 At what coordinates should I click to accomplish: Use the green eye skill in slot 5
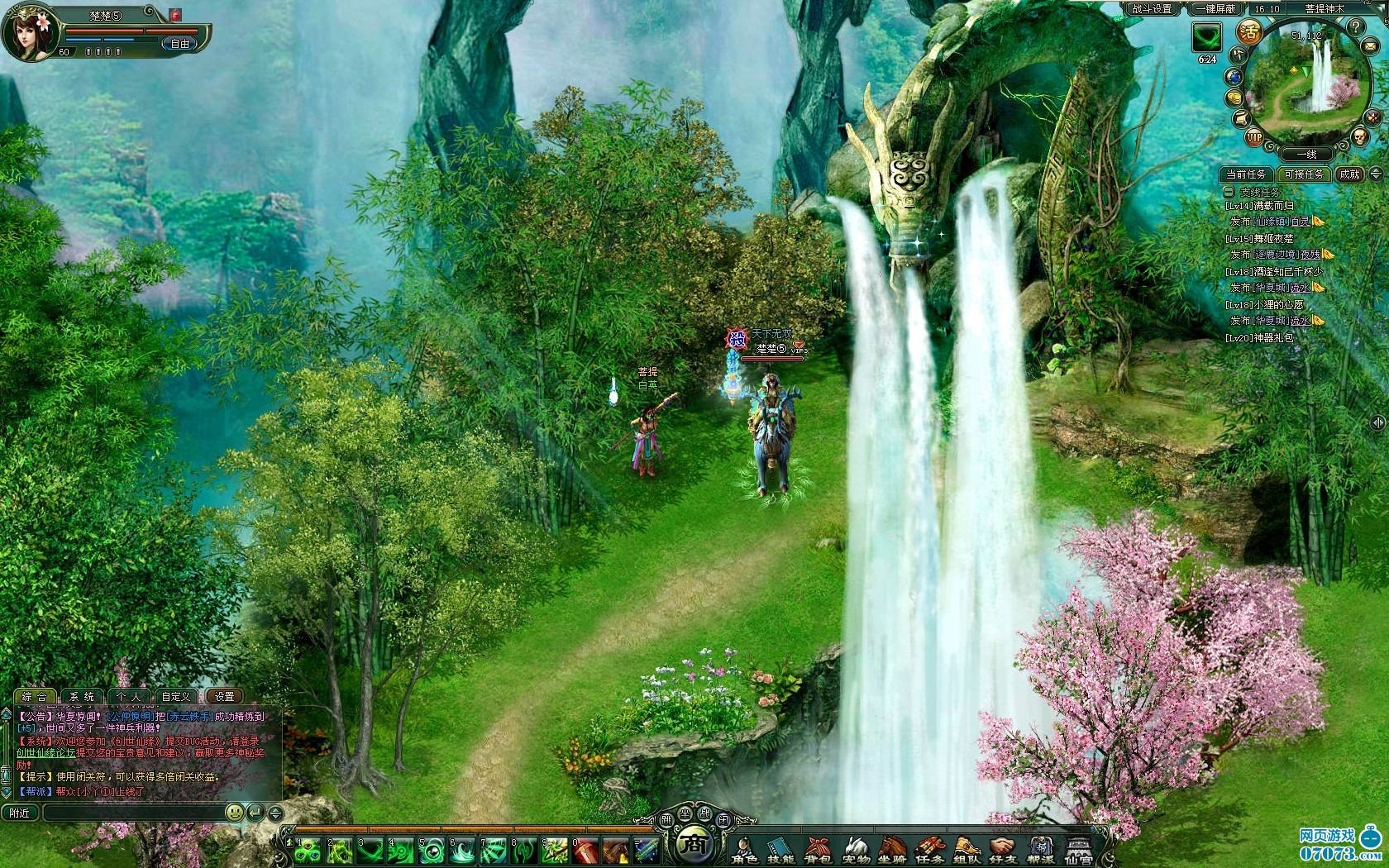pyautogui.click(x=431, y=849)
